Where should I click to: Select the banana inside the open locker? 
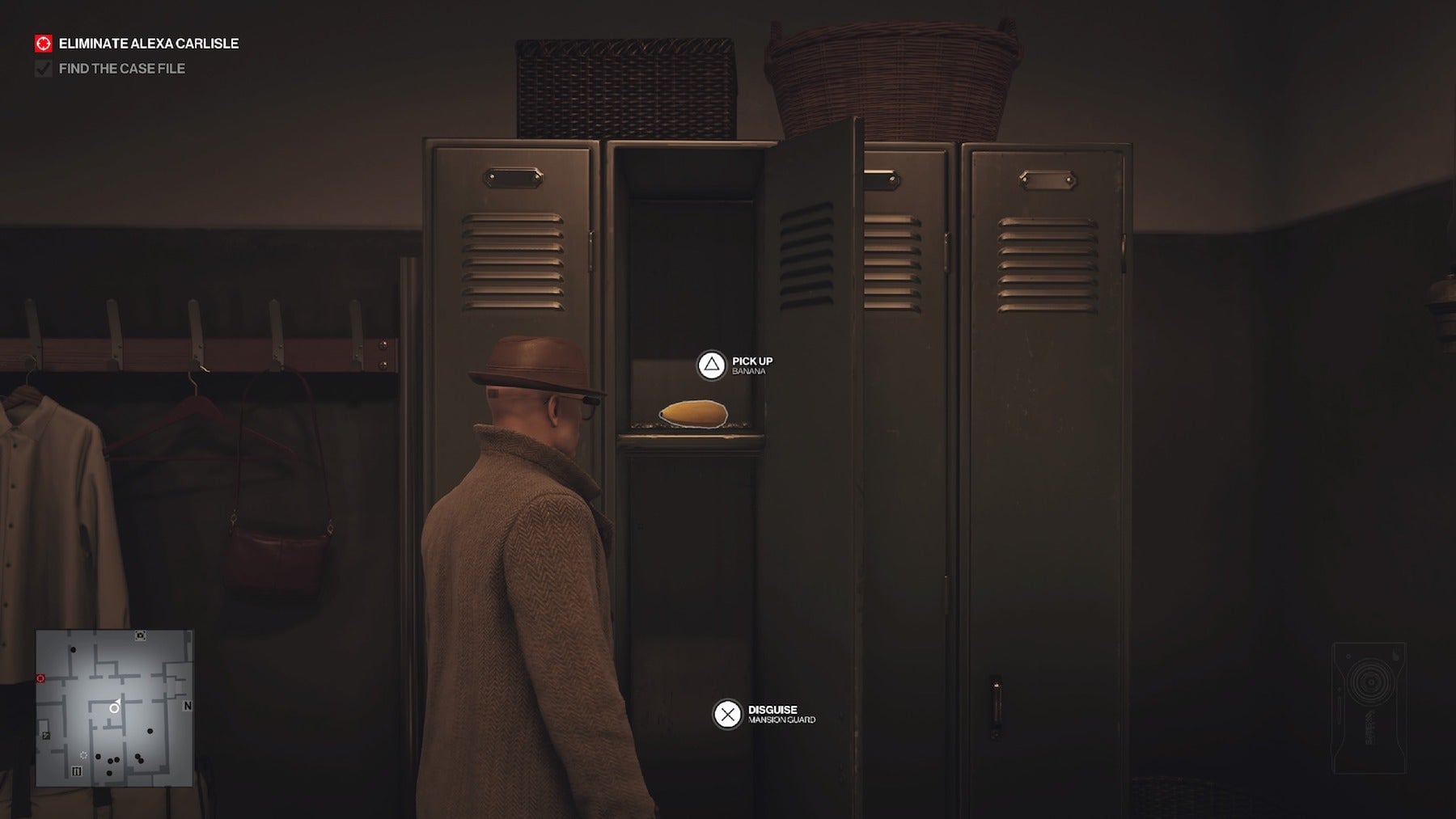(694, 415)
